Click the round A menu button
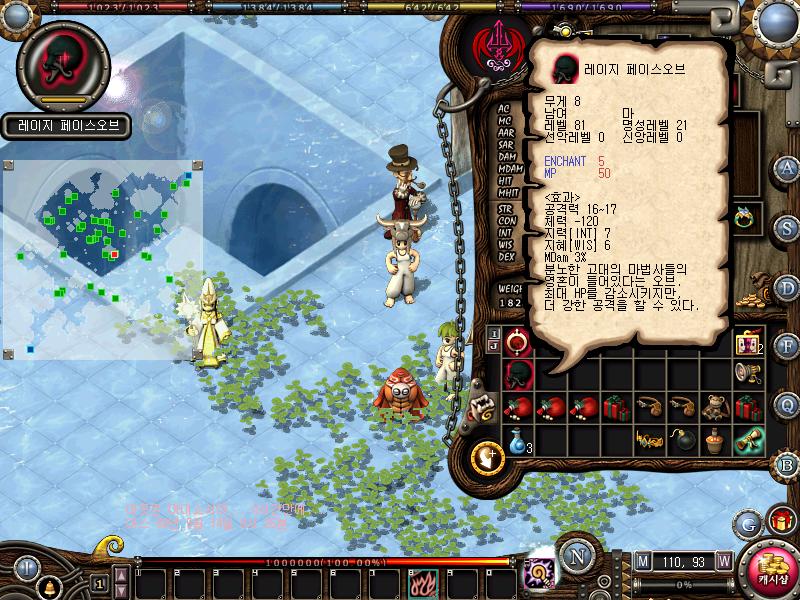The width and height of the screenshot is (800, 600). pyautogui.click(x=787, y=167)
